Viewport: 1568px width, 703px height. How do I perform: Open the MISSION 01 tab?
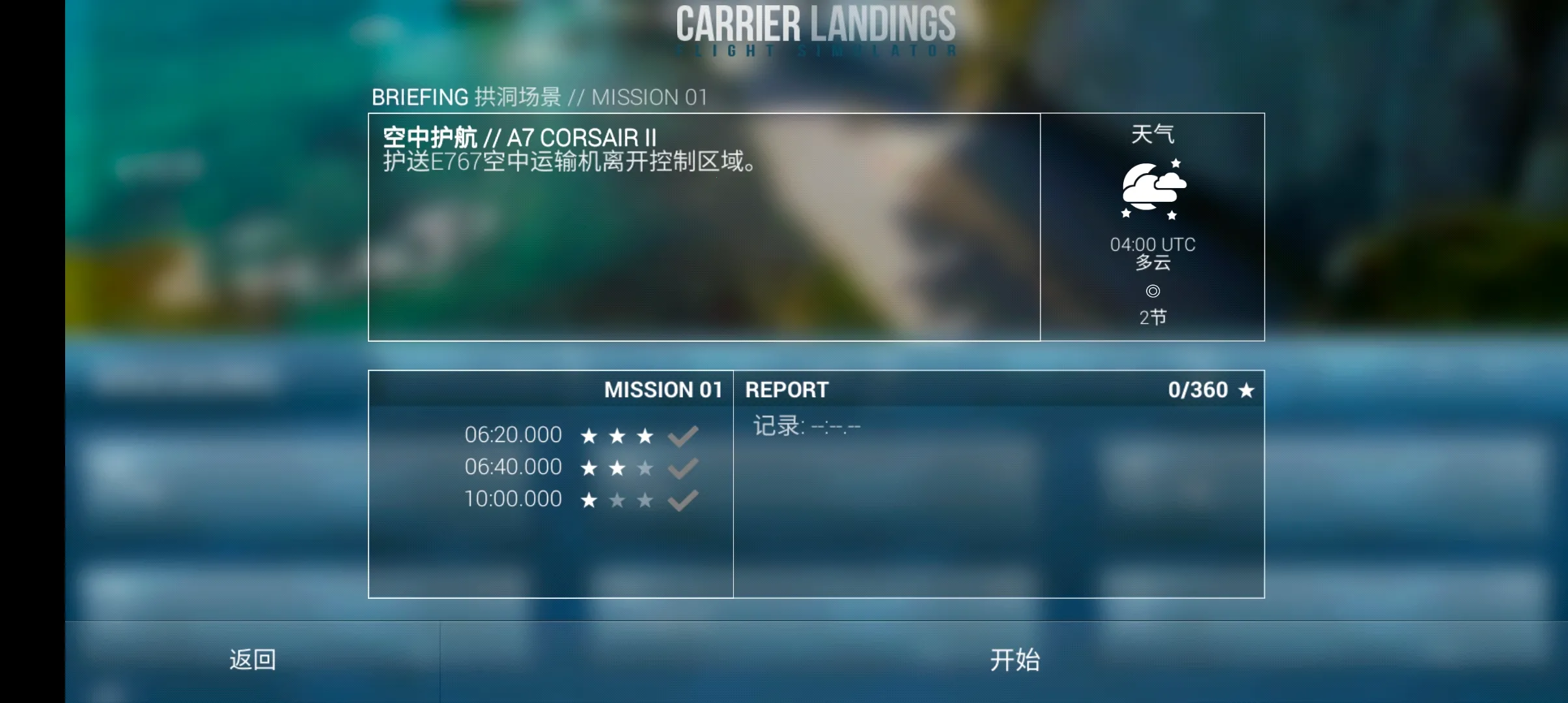664,391
